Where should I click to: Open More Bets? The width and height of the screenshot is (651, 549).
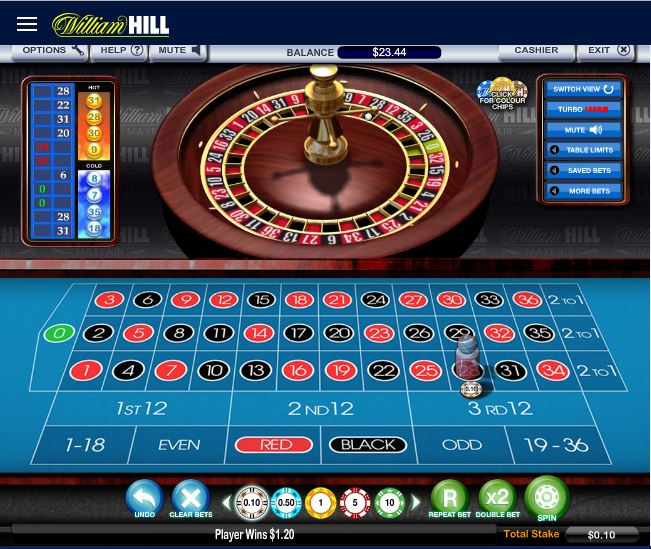click(x=585, y=190)
